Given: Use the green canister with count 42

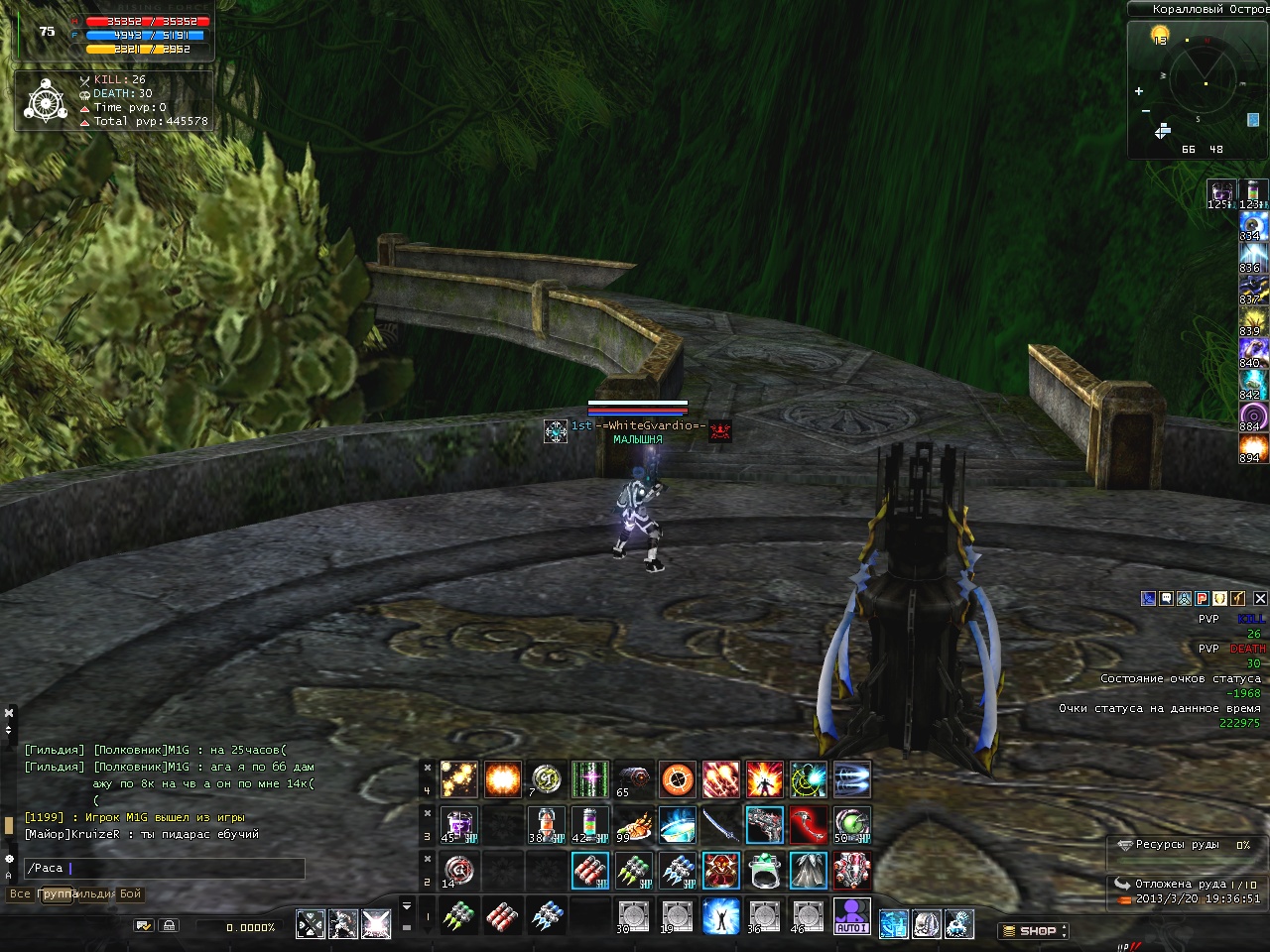Looking at the screenshot, I should coord(589,825).
